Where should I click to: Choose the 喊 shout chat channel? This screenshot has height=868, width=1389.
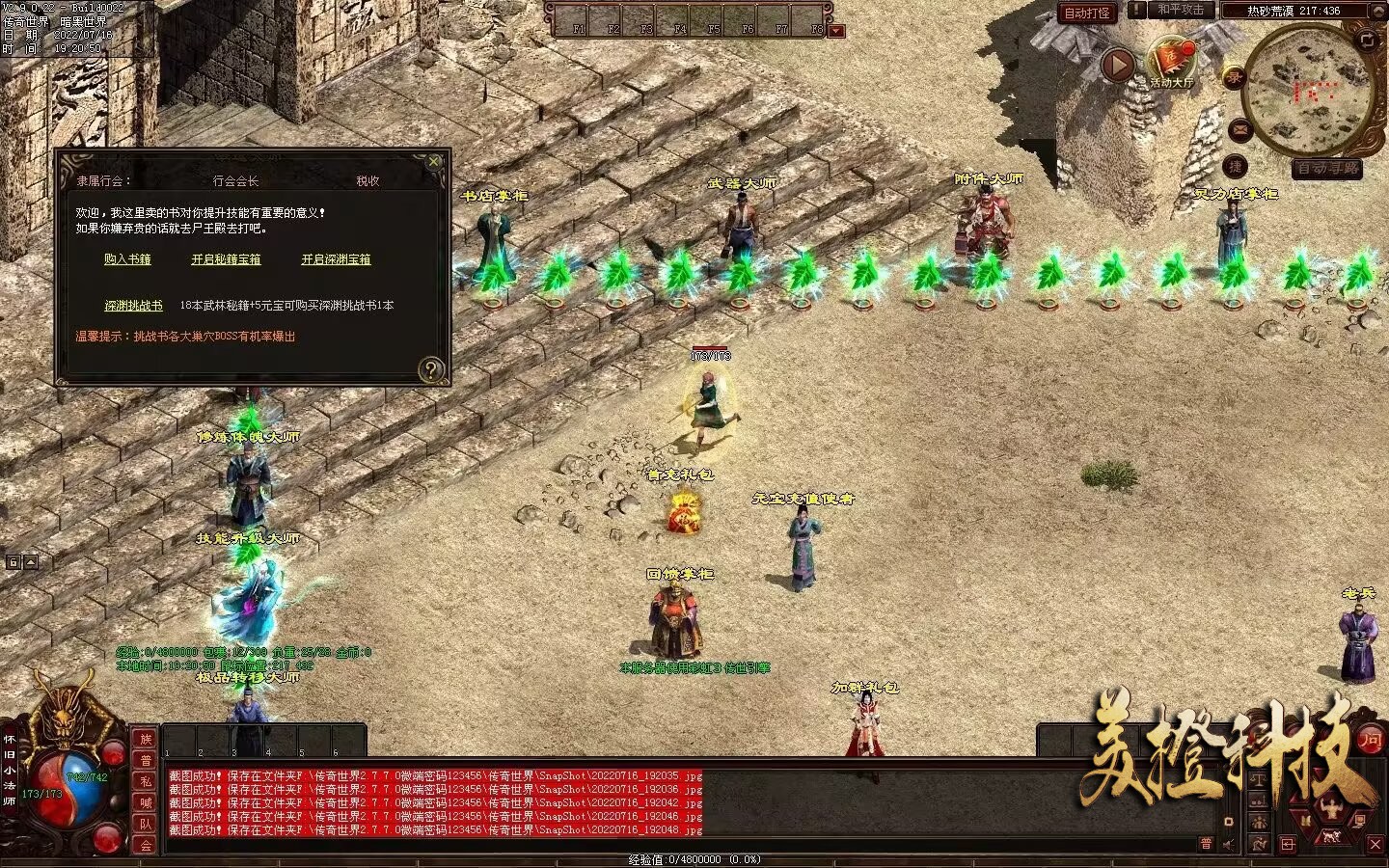146,802
